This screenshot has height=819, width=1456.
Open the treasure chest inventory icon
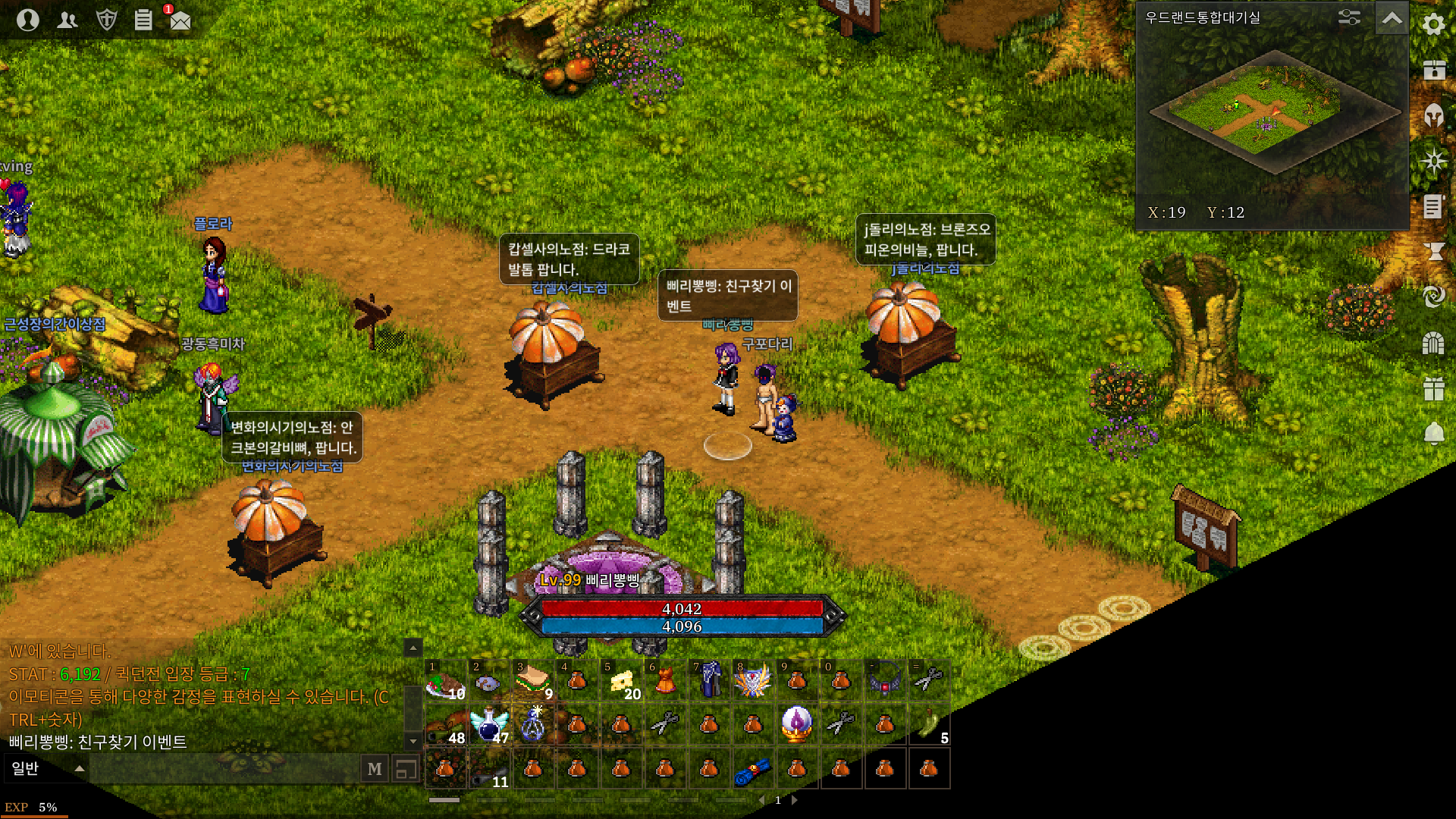pos(1433,70)
